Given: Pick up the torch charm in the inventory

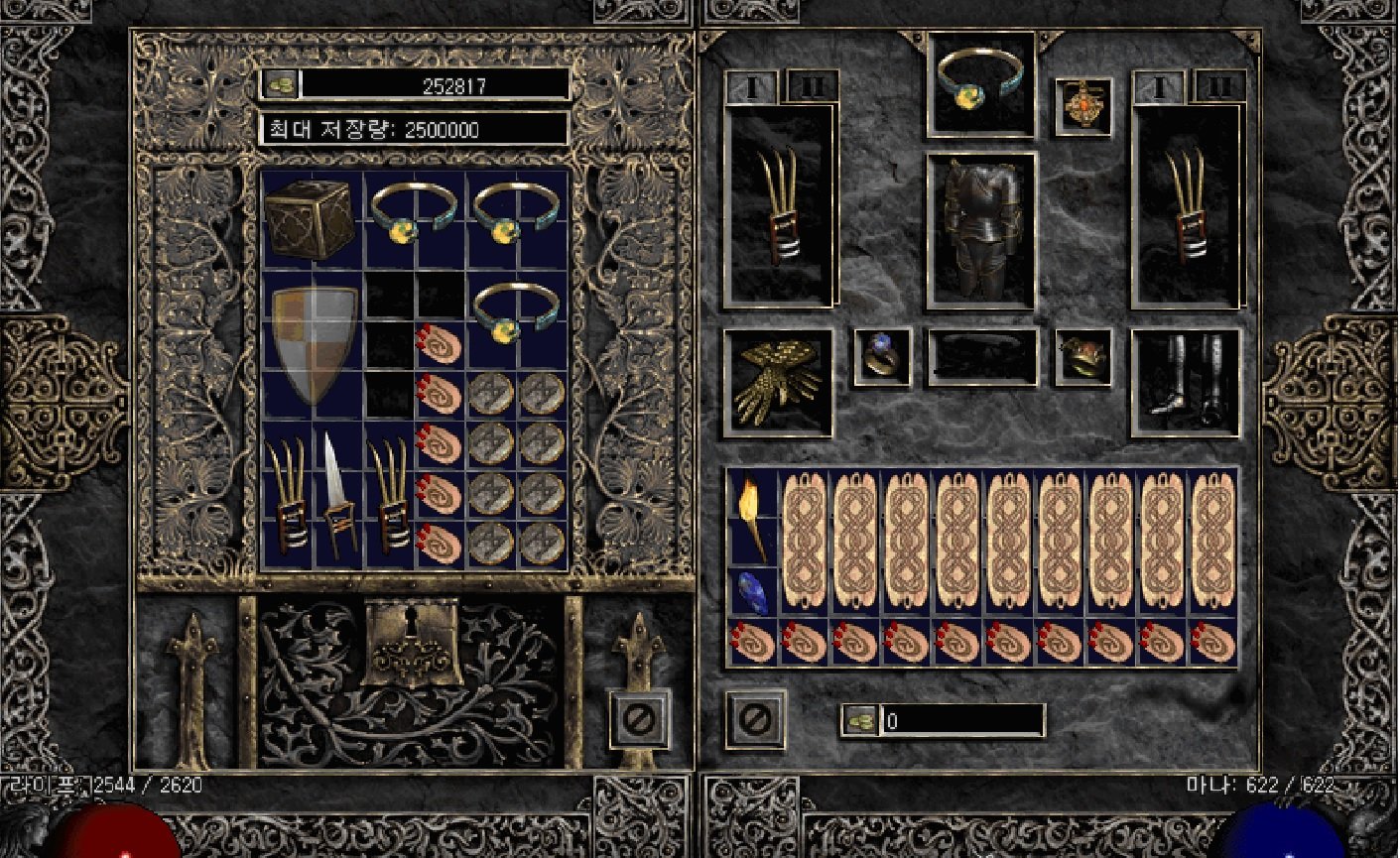Looking at the screenshot, I should pos(752,517).
